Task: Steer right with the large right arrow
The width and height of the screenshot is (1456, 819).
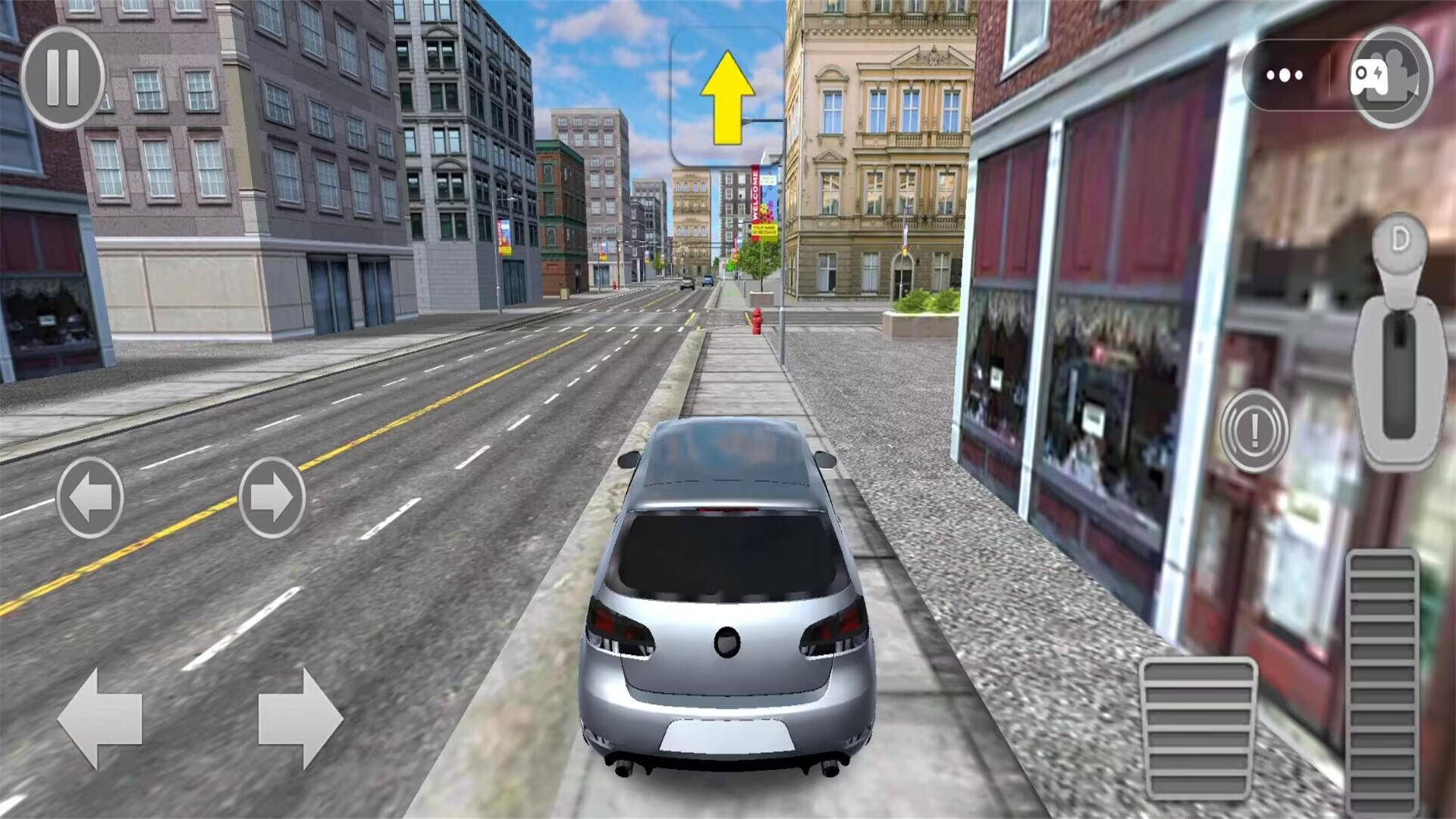Action: [300, 718]
